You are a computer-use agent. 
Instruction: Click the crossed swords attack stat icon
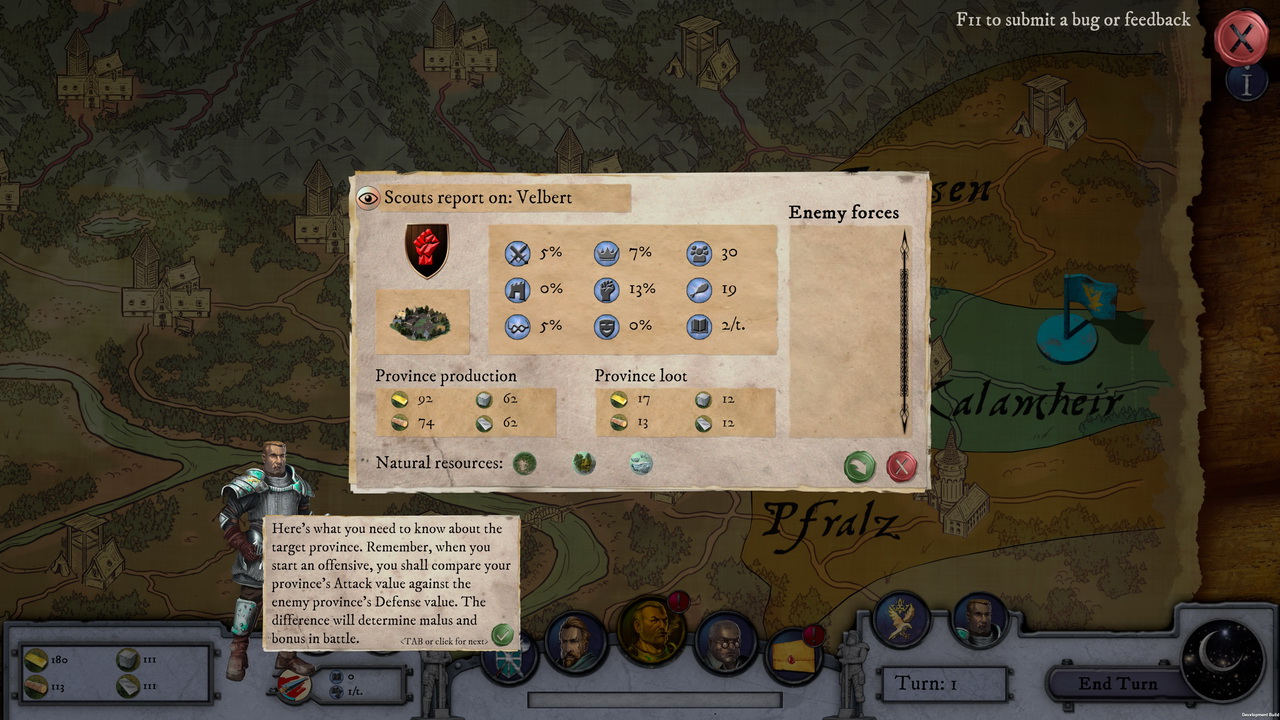coord(517,254)
